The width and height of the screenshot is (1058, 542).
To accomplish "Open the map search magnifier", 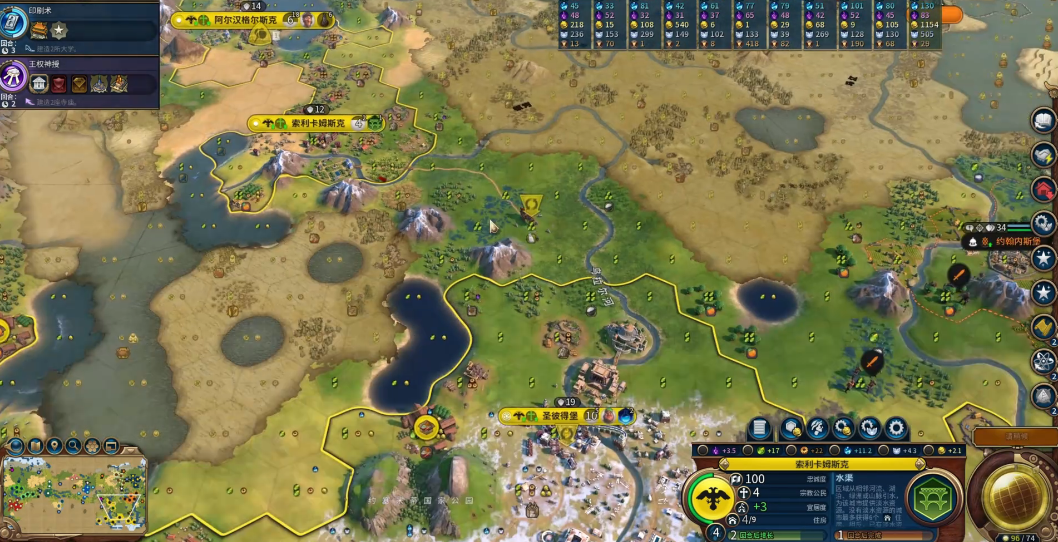I will (73, 445).
